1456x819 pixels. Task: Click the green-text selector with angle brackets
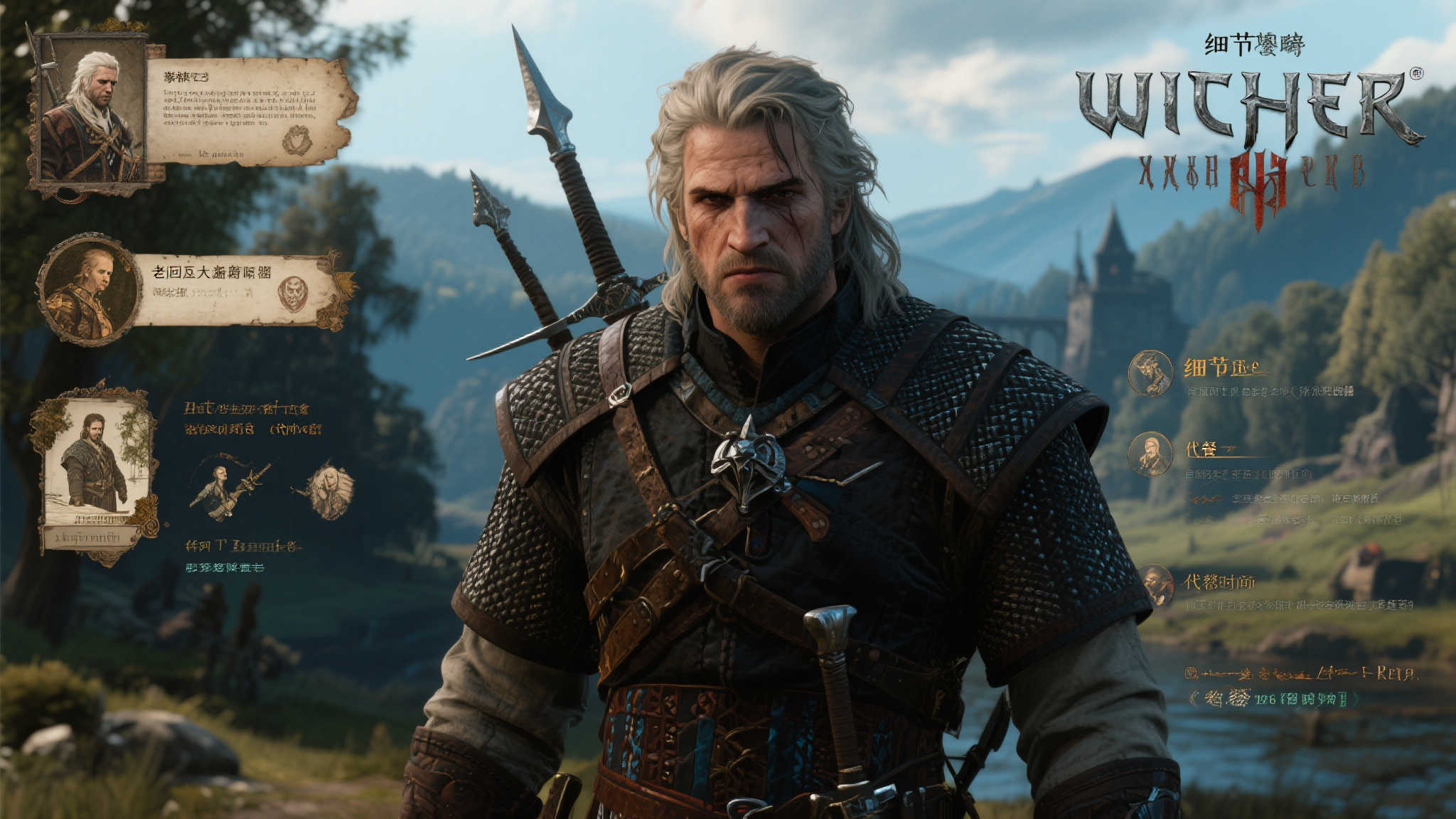pyautogui.click(x=1273, y=700)
